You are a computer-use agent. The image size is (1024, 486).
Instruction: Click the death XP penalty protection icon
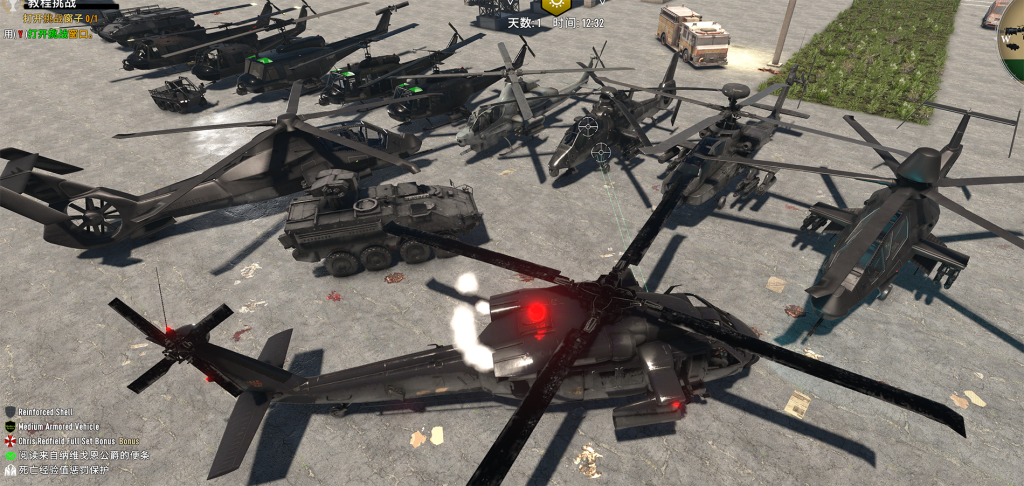(10, 469)
